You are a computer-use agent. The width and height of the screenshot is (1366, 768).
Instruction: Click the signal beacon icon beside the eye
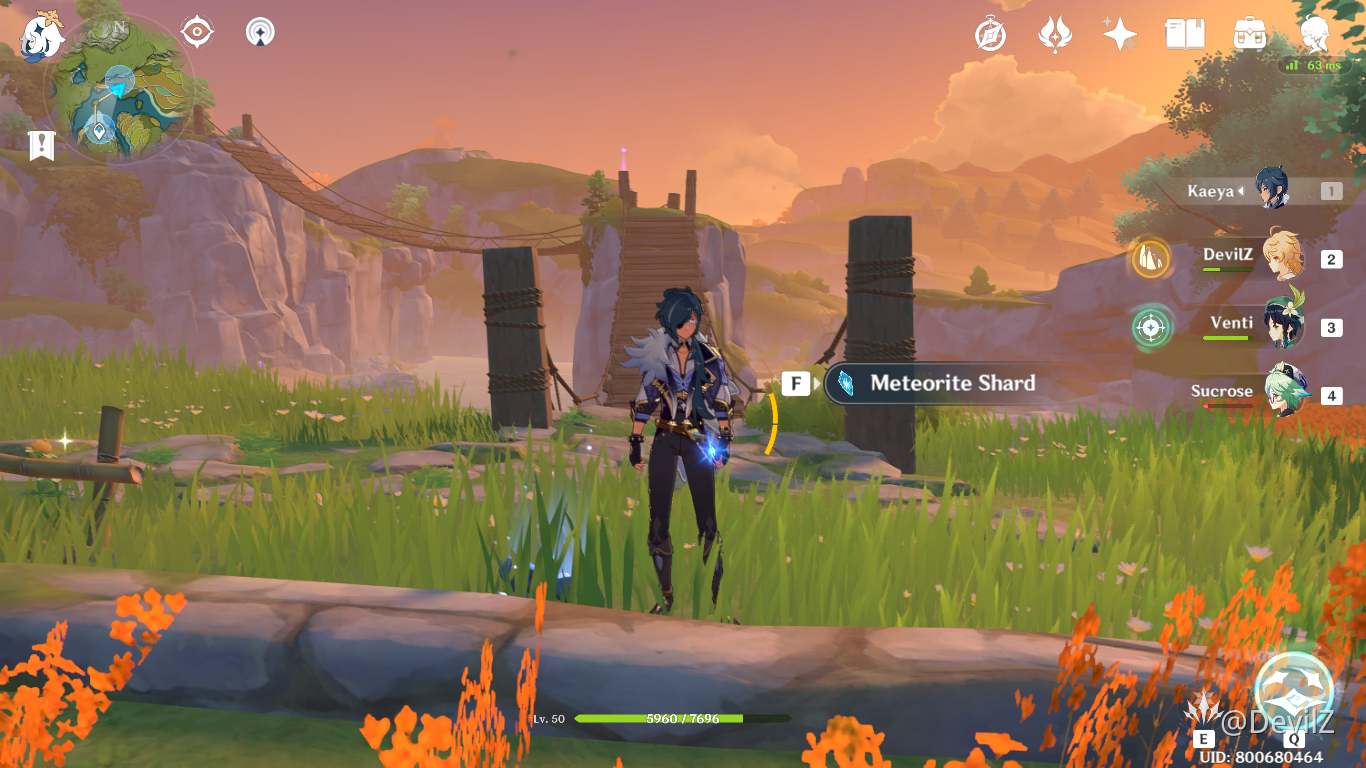pyautogui.click(x=260, y=32)
